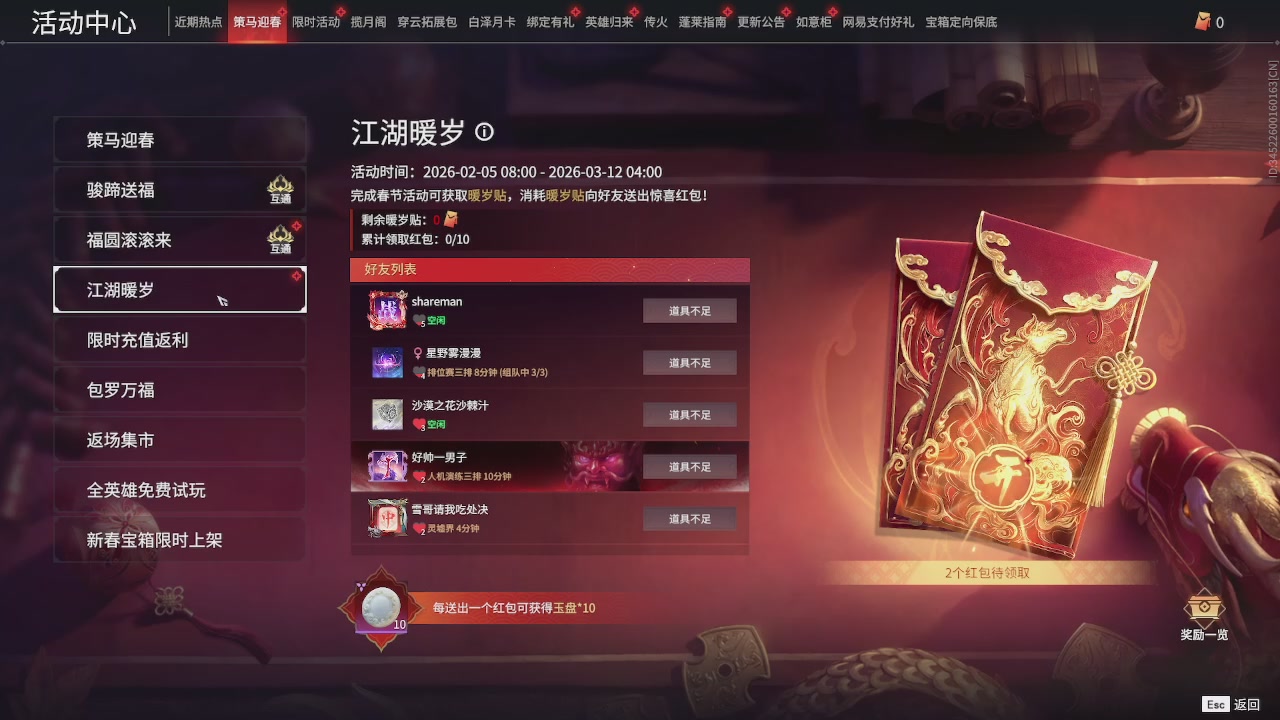Image resolution: width=1280 pixels, height=720 pixels.
Task: Switch to the 限时活动 tab
Action: click(x=317, y=20)
